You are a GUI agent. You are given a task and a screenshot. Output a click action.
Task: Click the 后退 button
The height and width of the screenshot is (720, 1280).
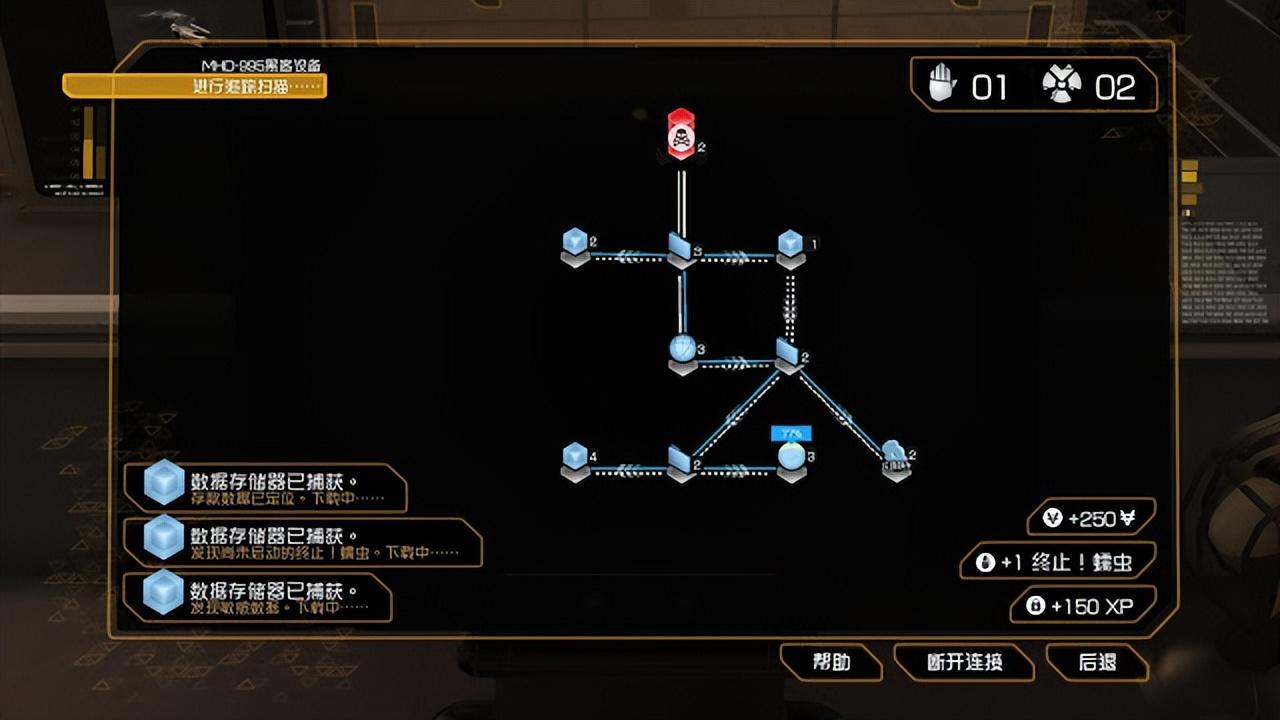click(1100, 662)
